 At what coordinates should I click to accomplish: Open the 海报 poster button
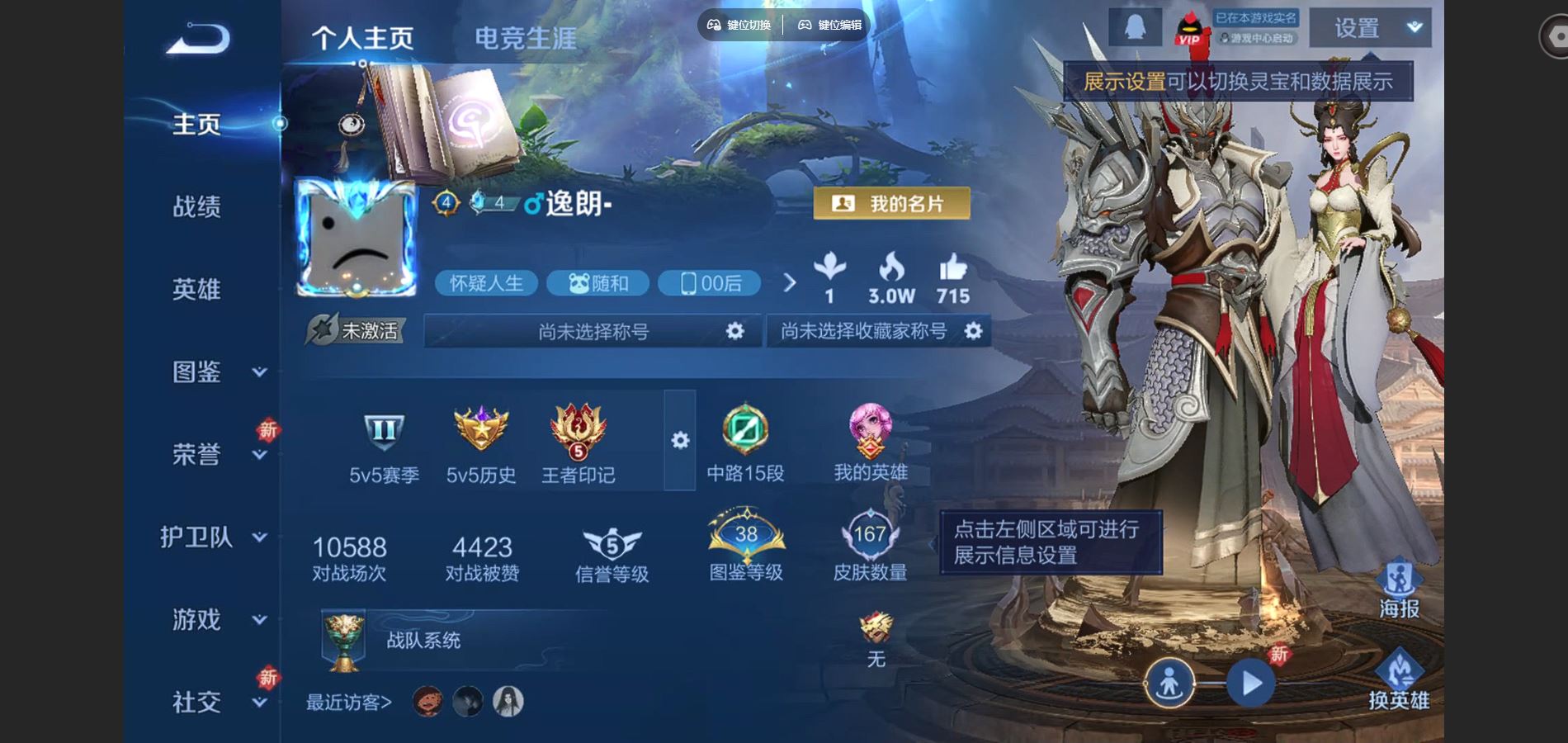(x=1399, y=589)
